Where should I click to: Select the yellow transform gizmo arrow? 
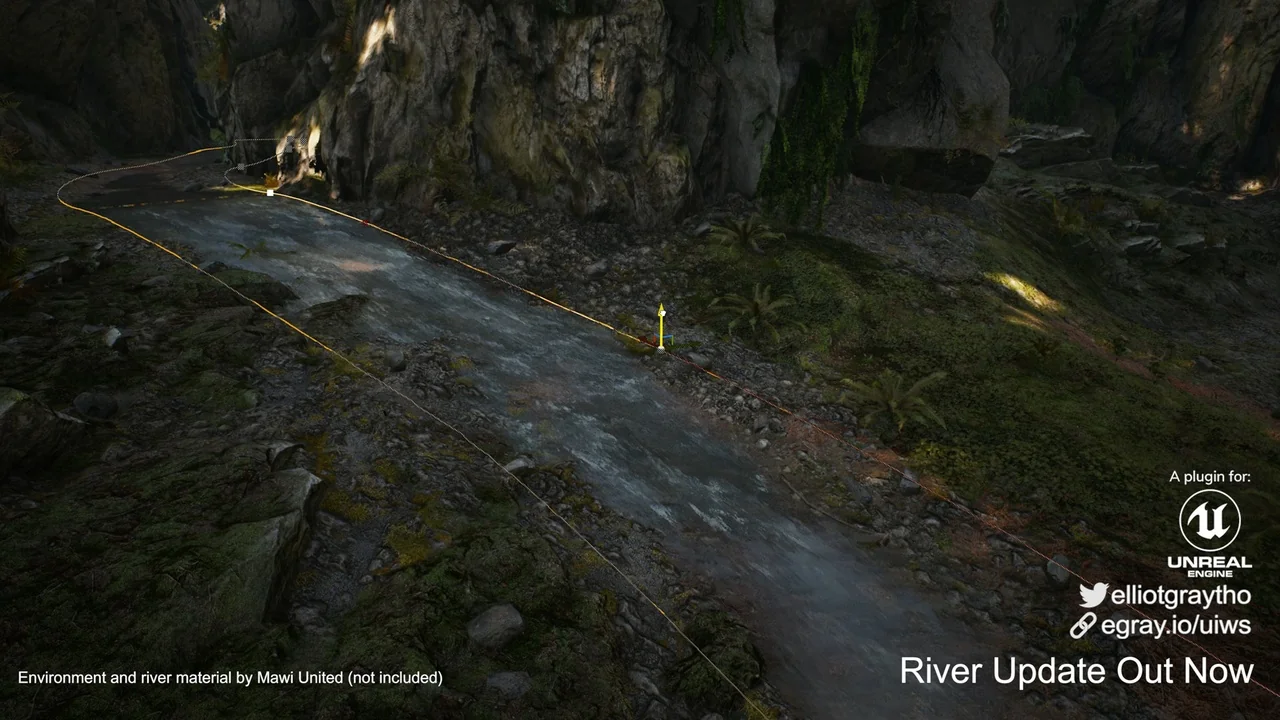click(660, 322)
